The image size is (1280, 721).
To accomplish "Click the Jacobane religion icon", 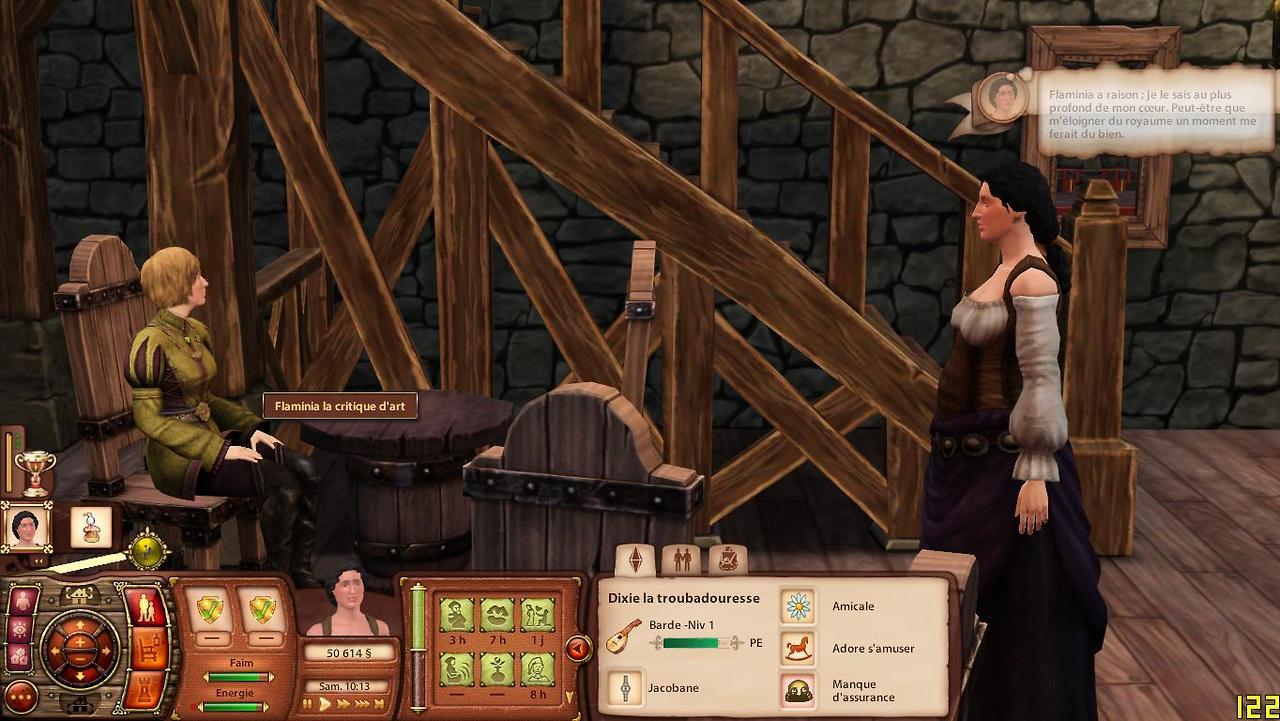I will [x=625, y=688].
